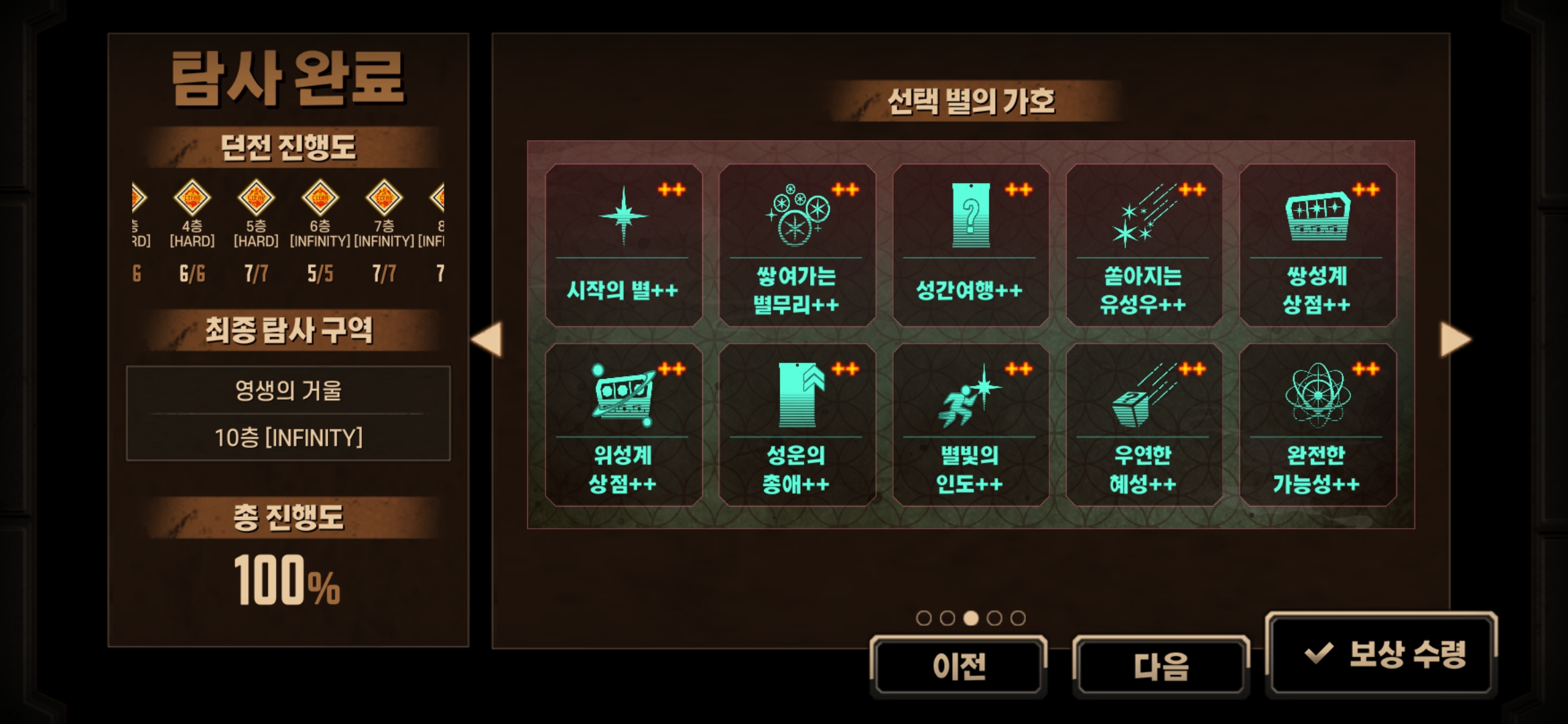Image resolution: width=1568 pixels, height=724 pixels.
Task: Select the 4층 HARD dungeon marker
Action: click(x=192, y=198)
